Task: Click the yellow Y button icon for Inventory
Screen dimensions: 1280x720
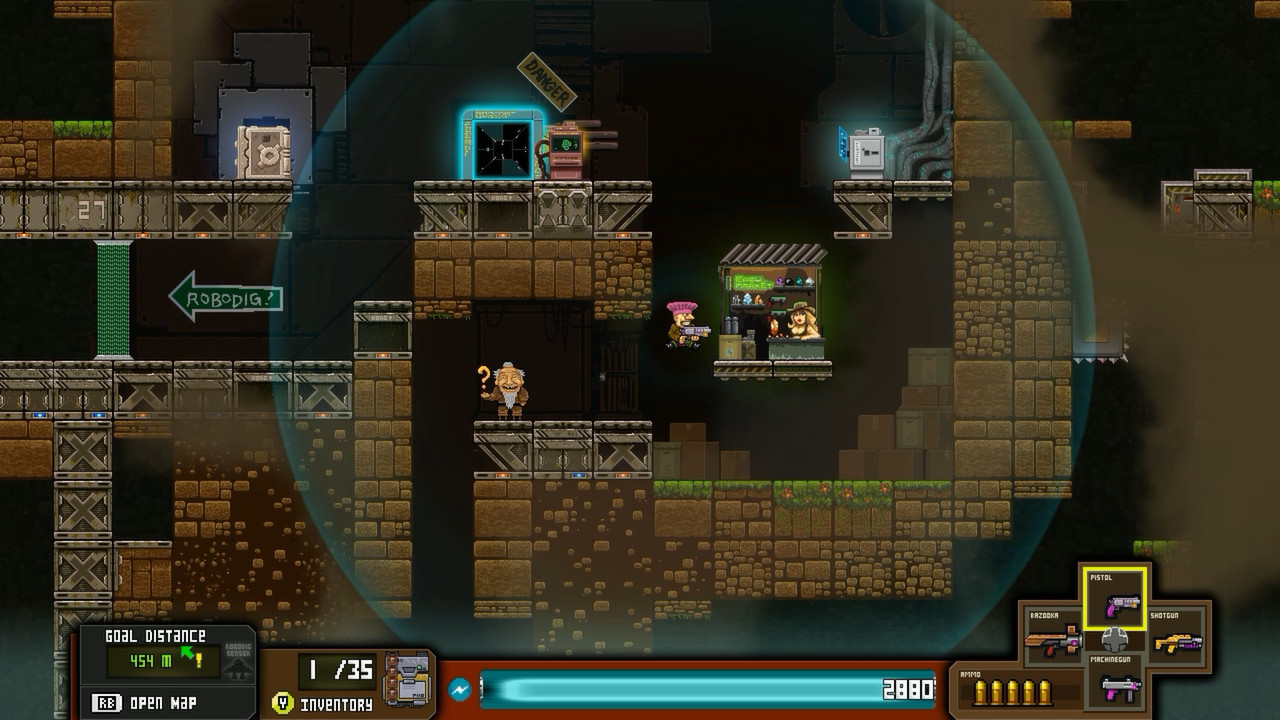Action: [x=283, y=701]
